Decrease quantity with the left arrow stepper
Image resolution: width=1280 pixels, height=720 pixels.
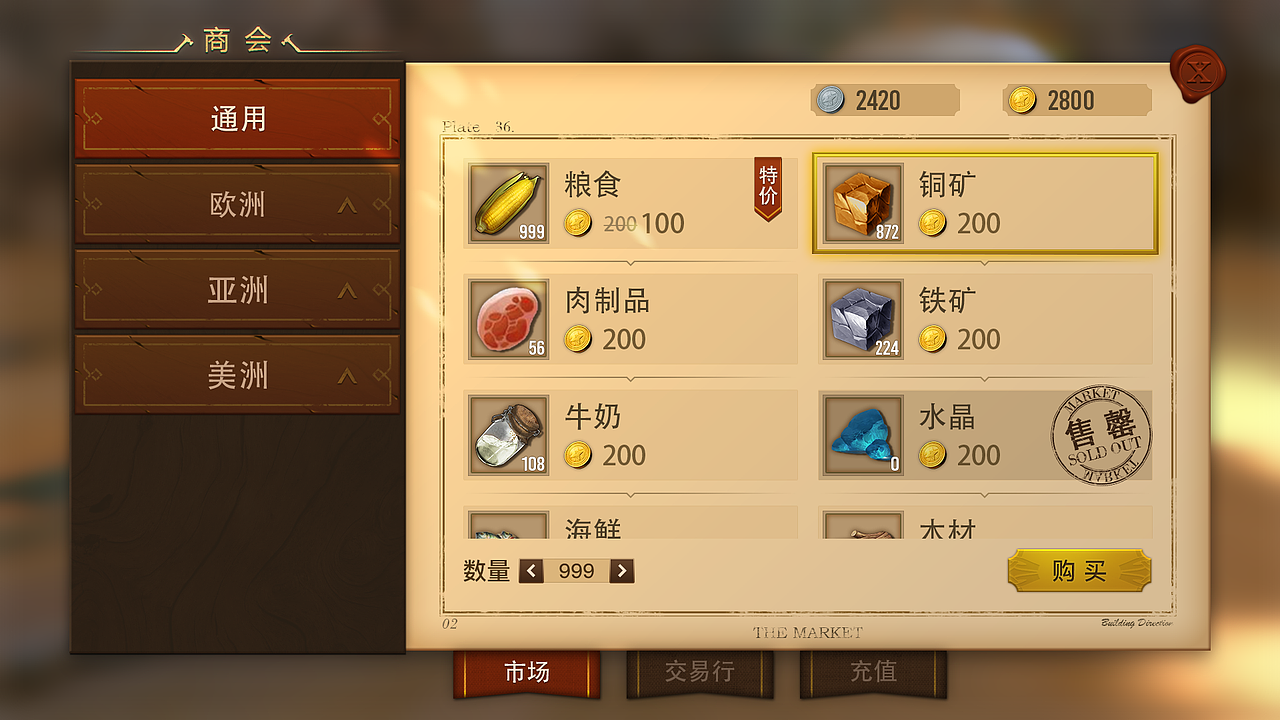531,570
